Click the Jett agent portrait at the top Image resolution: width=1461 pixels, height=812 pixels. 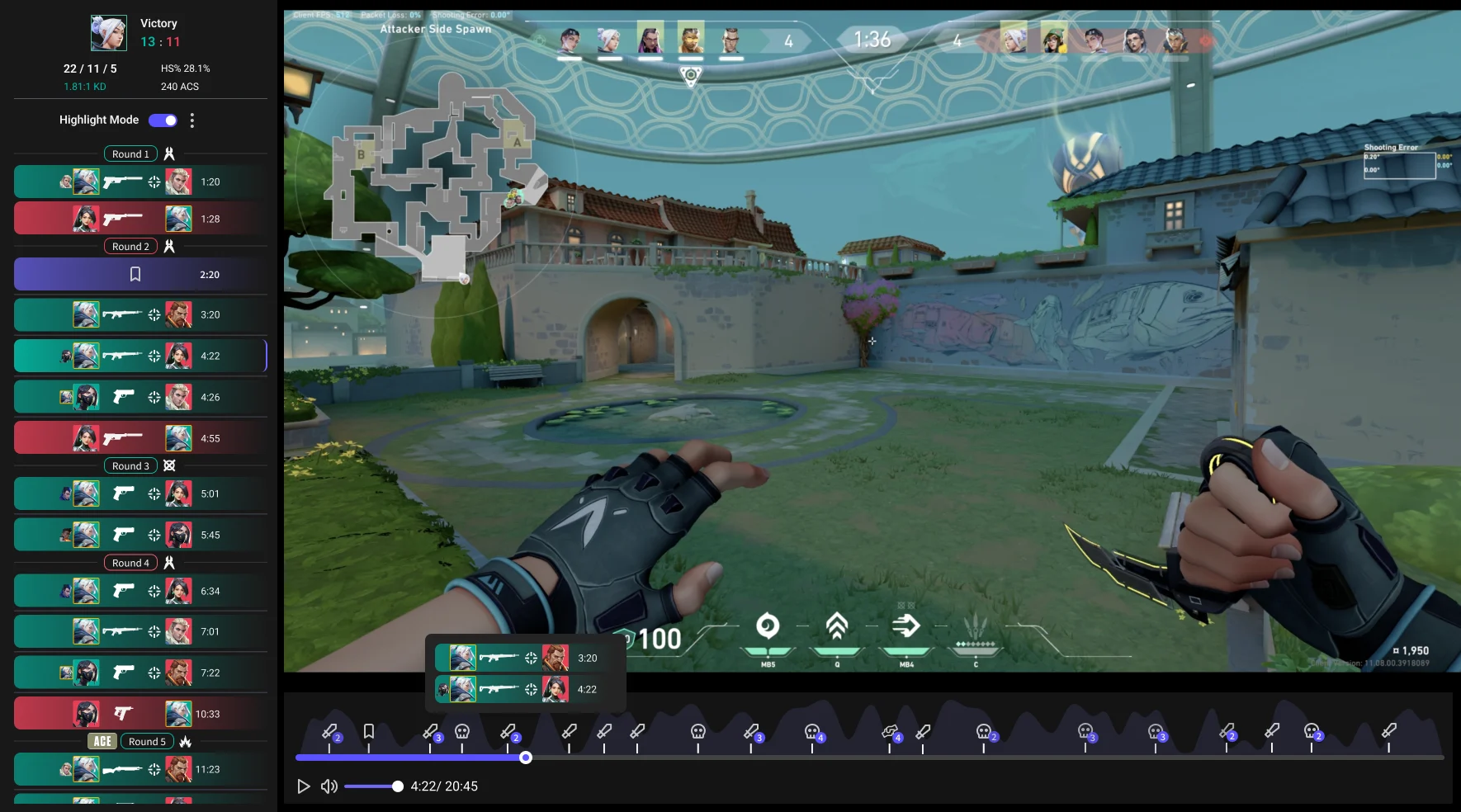[608, 37]
